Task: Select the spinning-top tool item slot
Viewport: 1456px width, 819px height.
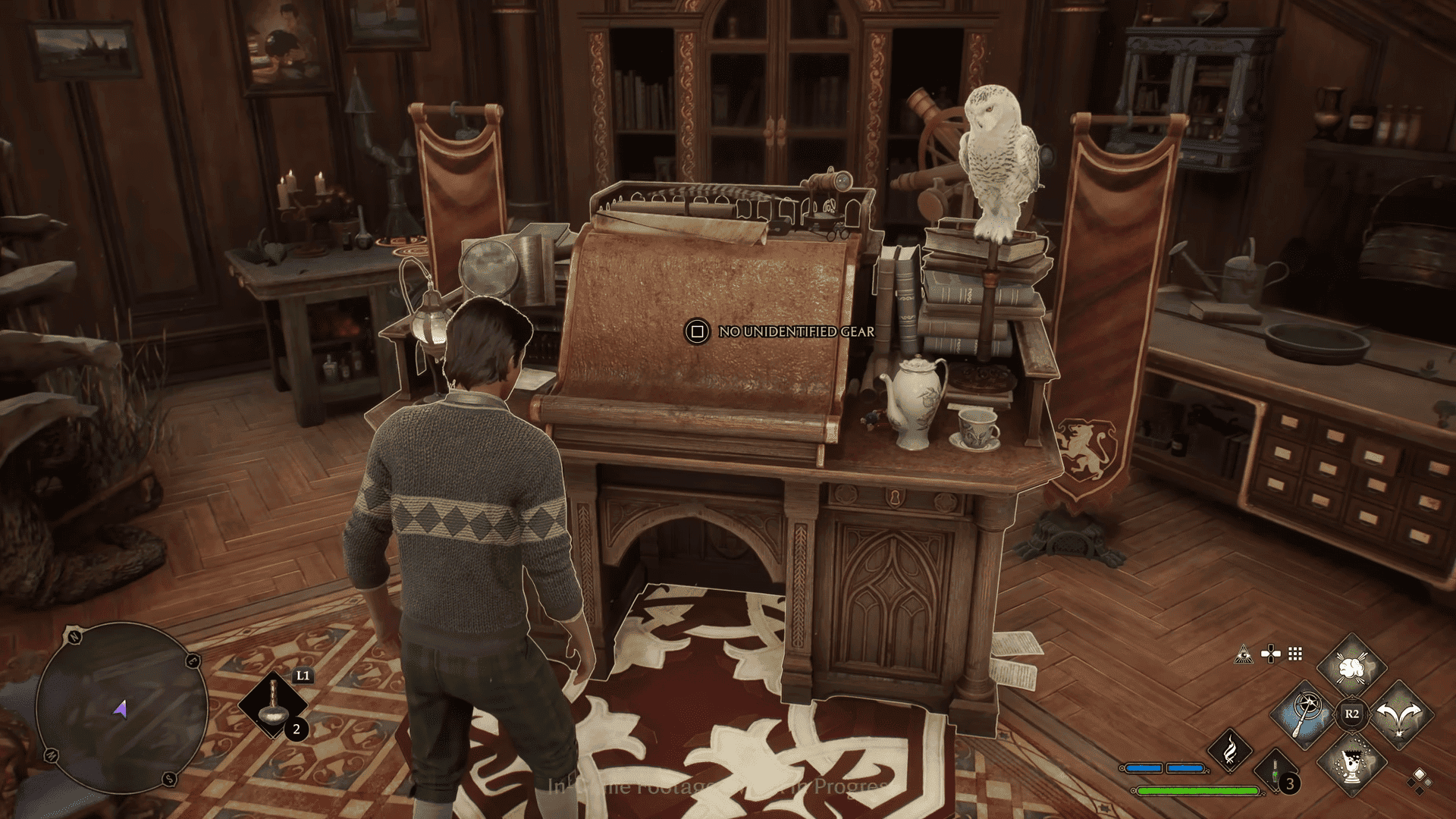Action: pos(273,707)
